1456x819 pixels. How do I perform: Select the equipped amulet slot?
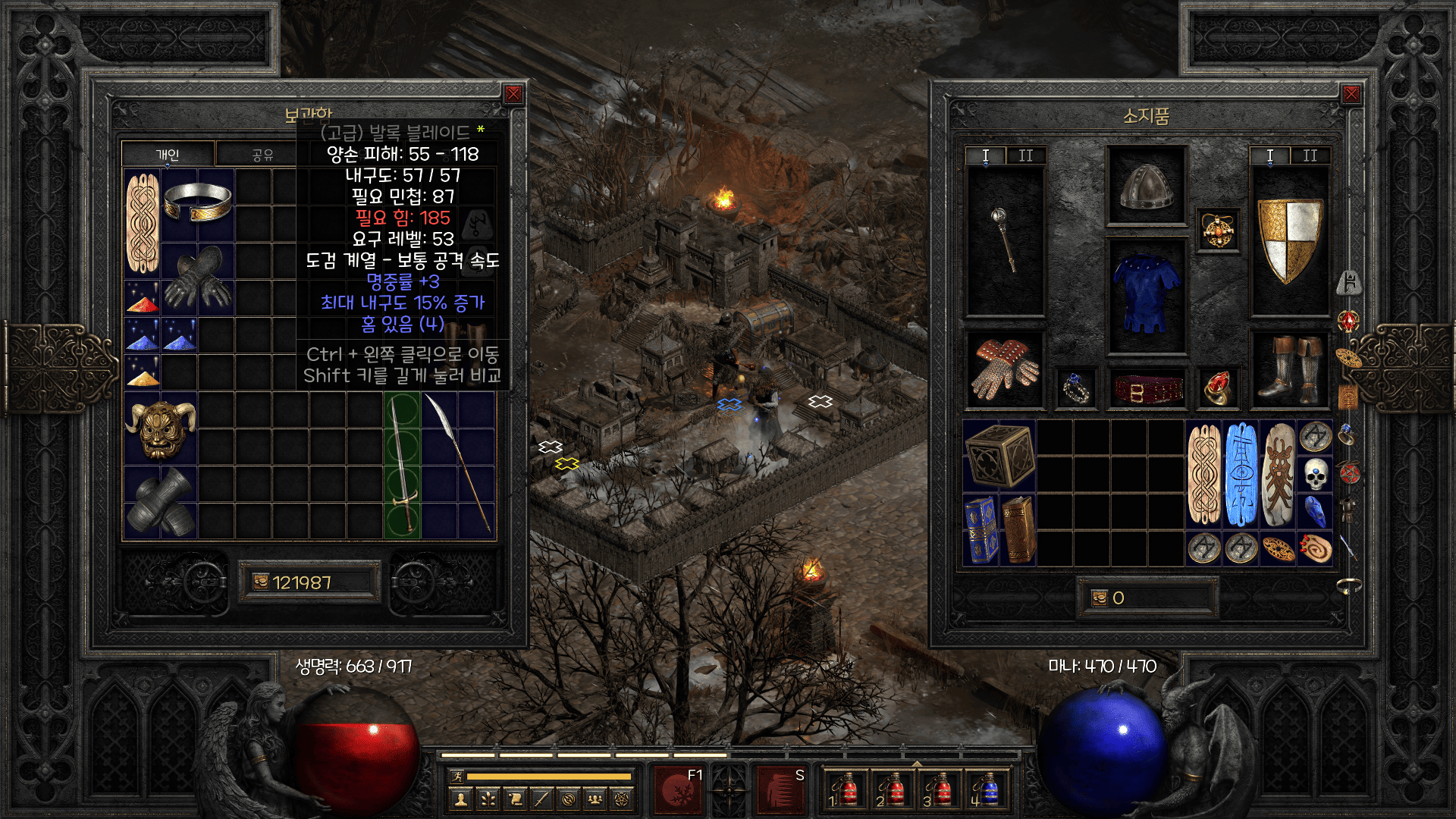1218,231
